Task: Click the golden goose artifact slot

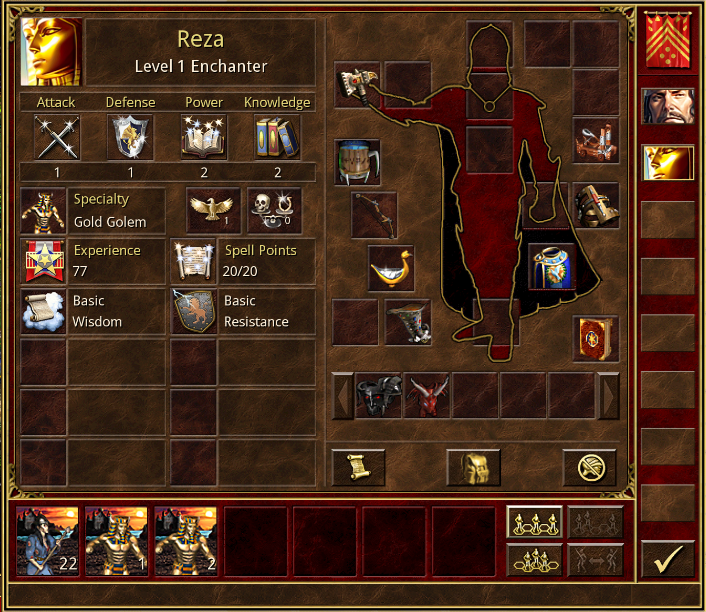Action: [x=391, y=268]
